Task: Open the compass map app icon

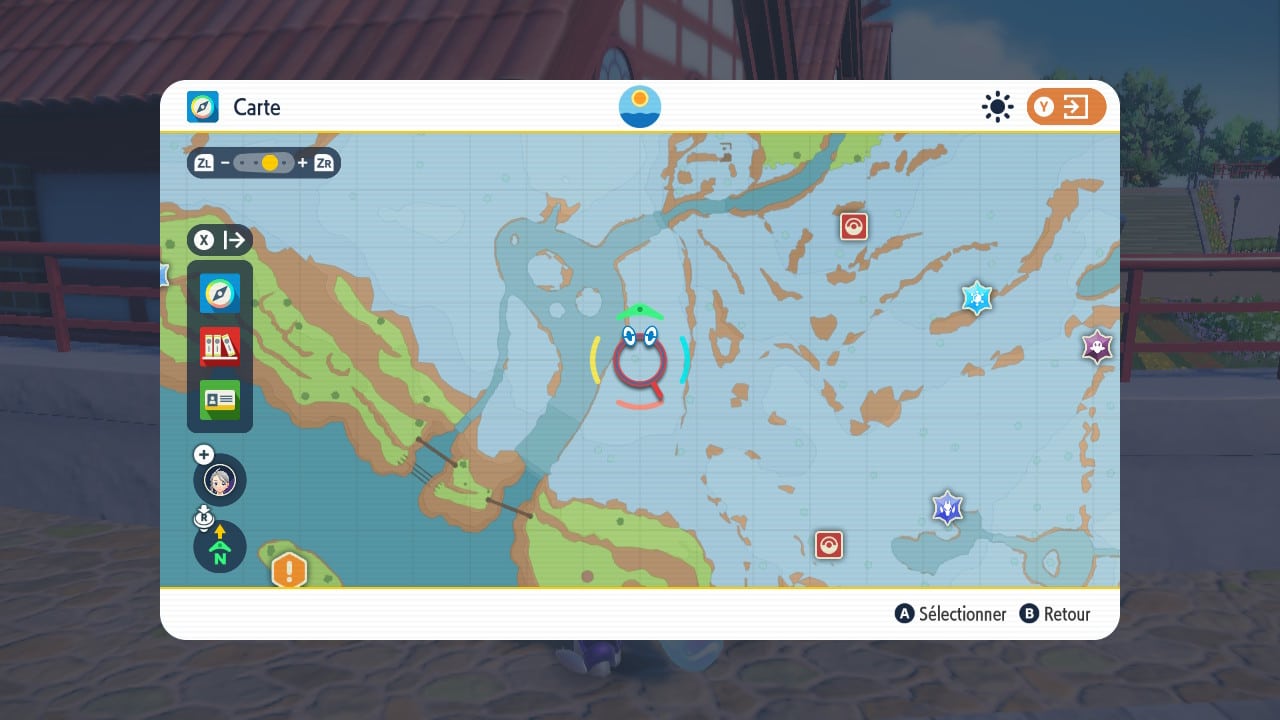Action: (220, 294)
